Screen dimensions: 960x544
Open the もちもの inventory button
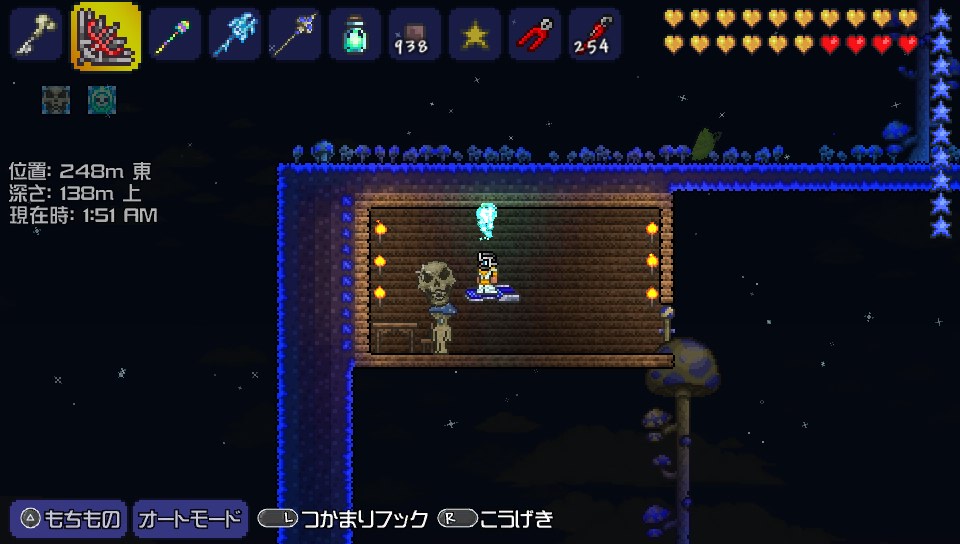tap(70, 519)
